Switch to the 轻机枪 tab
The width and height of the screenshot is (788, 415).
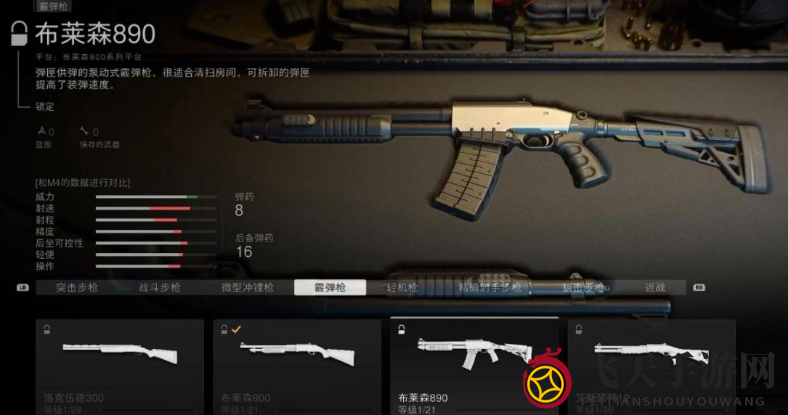click(405, 287)
